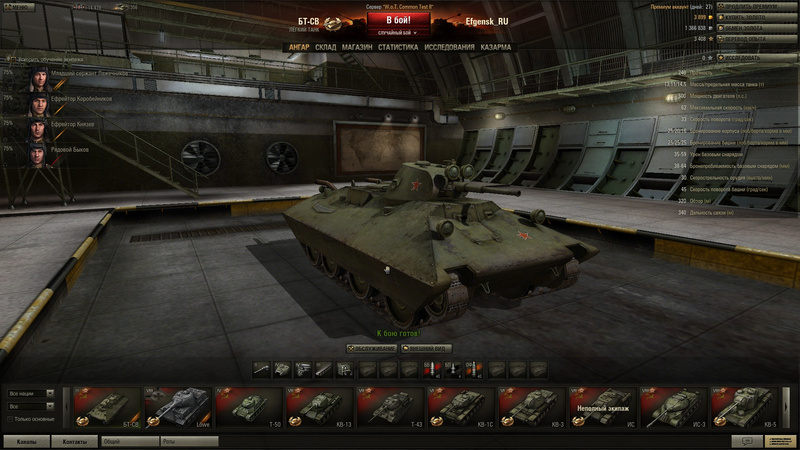Image resolution: width=800 pixels, height=450 pixels.
Task: Open the battle type dropdown "Случайный бой"
Action: (399, 33)
